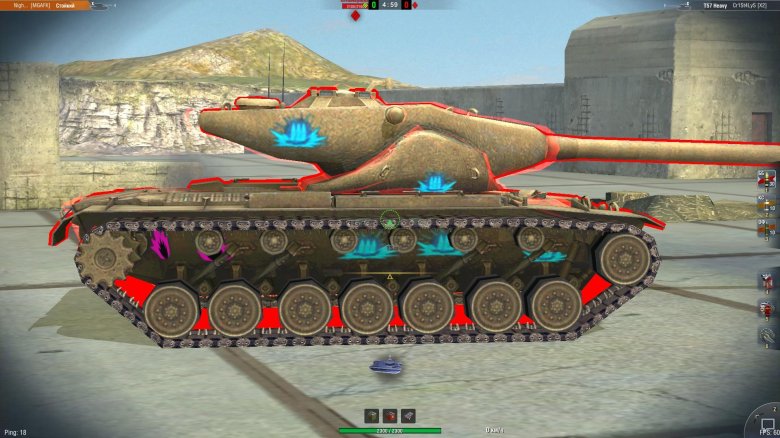Select the orange [MGAFK] player panel

tap(45, 6)
